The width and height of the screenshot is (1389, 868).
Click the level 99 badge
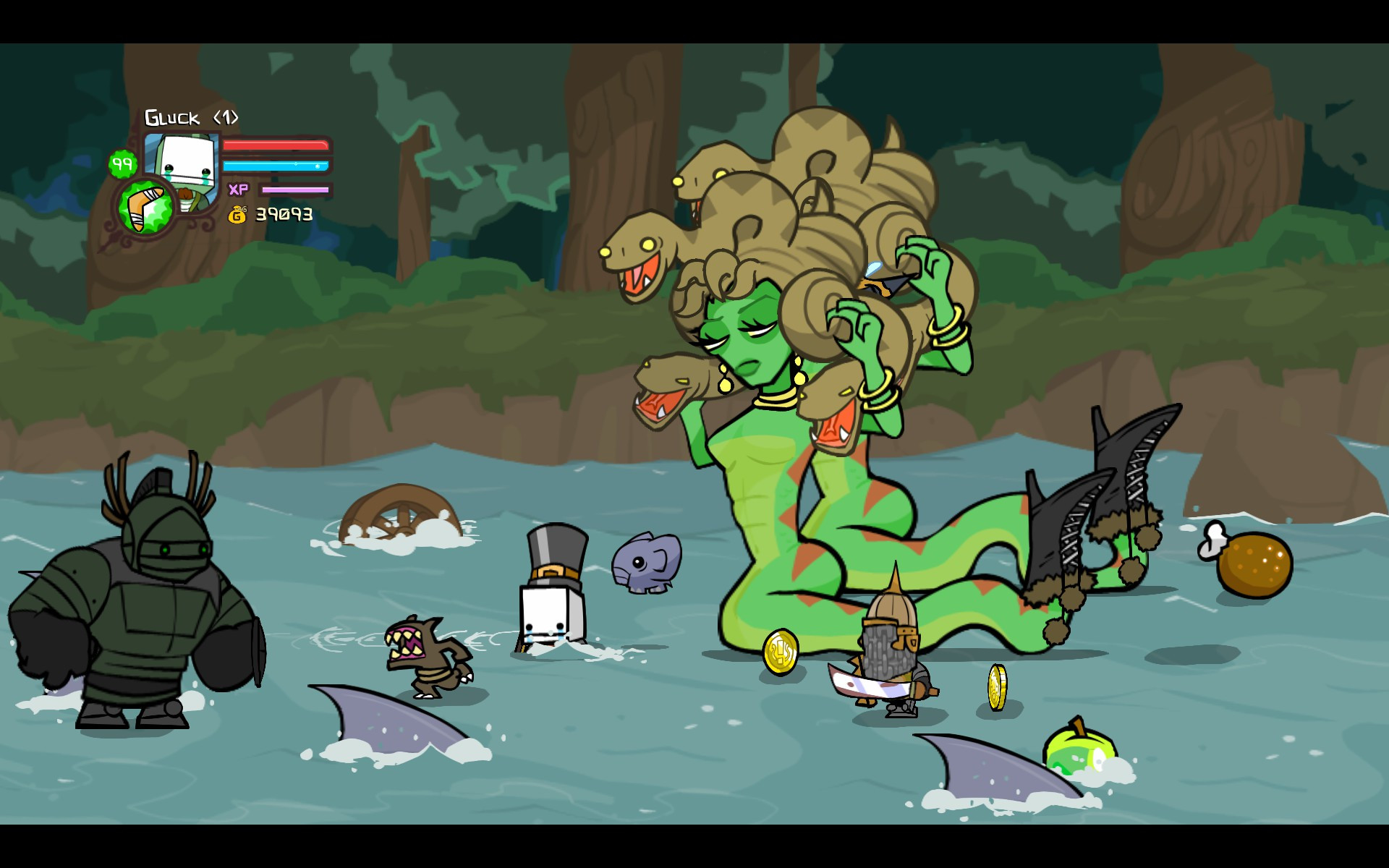123,163
